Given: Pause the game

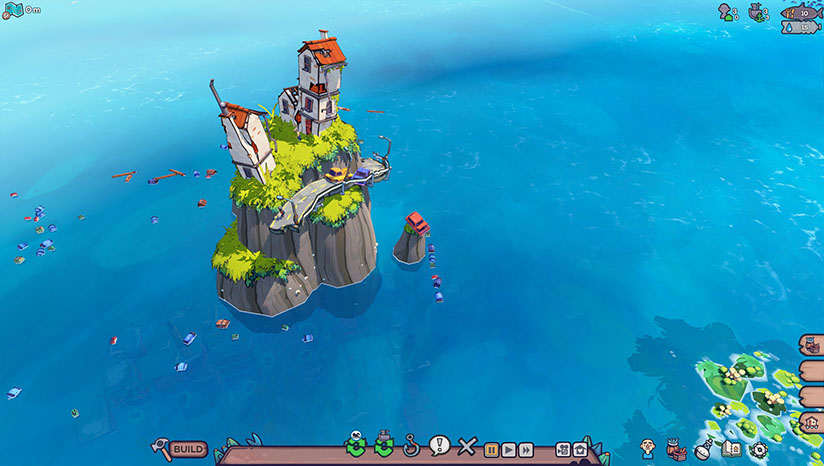Looking at the screenshot, I should click(492, 450).
